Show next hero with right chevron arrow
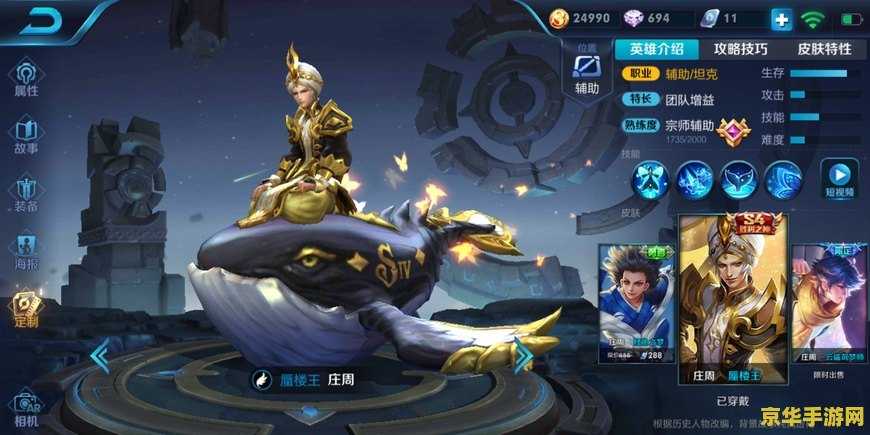Viewport: 870px width, 435px height. click(x=522, y=355)
